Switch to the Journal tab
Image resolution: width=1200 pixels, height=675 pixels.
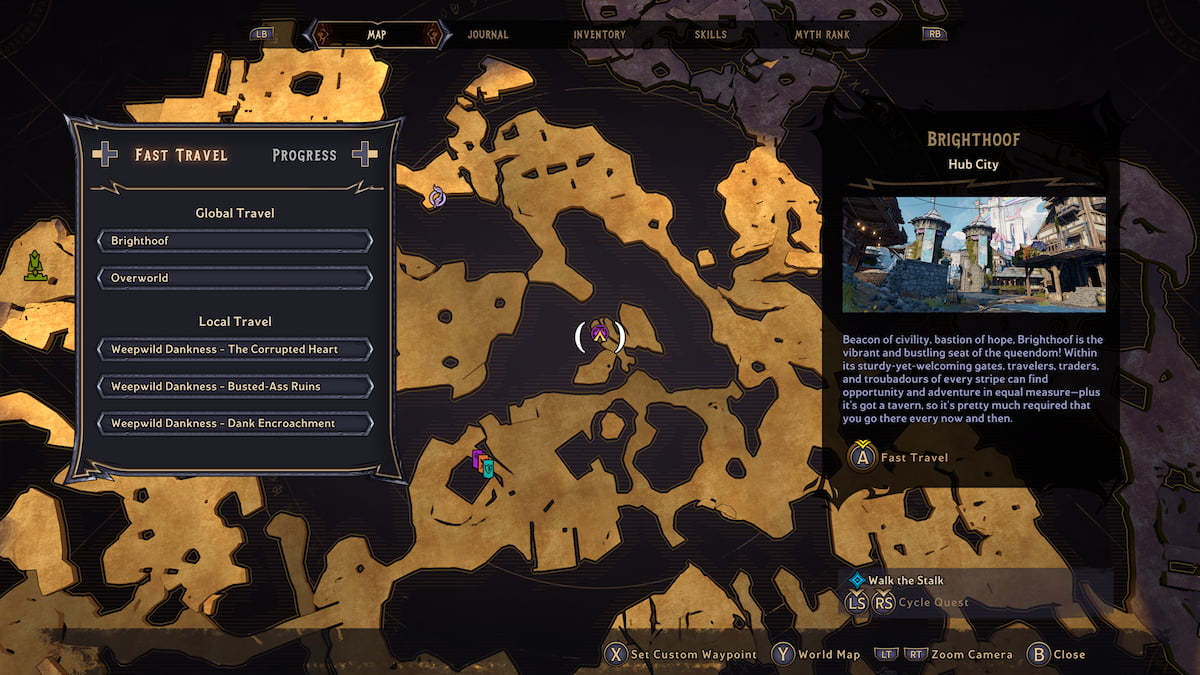coord(488,35)
